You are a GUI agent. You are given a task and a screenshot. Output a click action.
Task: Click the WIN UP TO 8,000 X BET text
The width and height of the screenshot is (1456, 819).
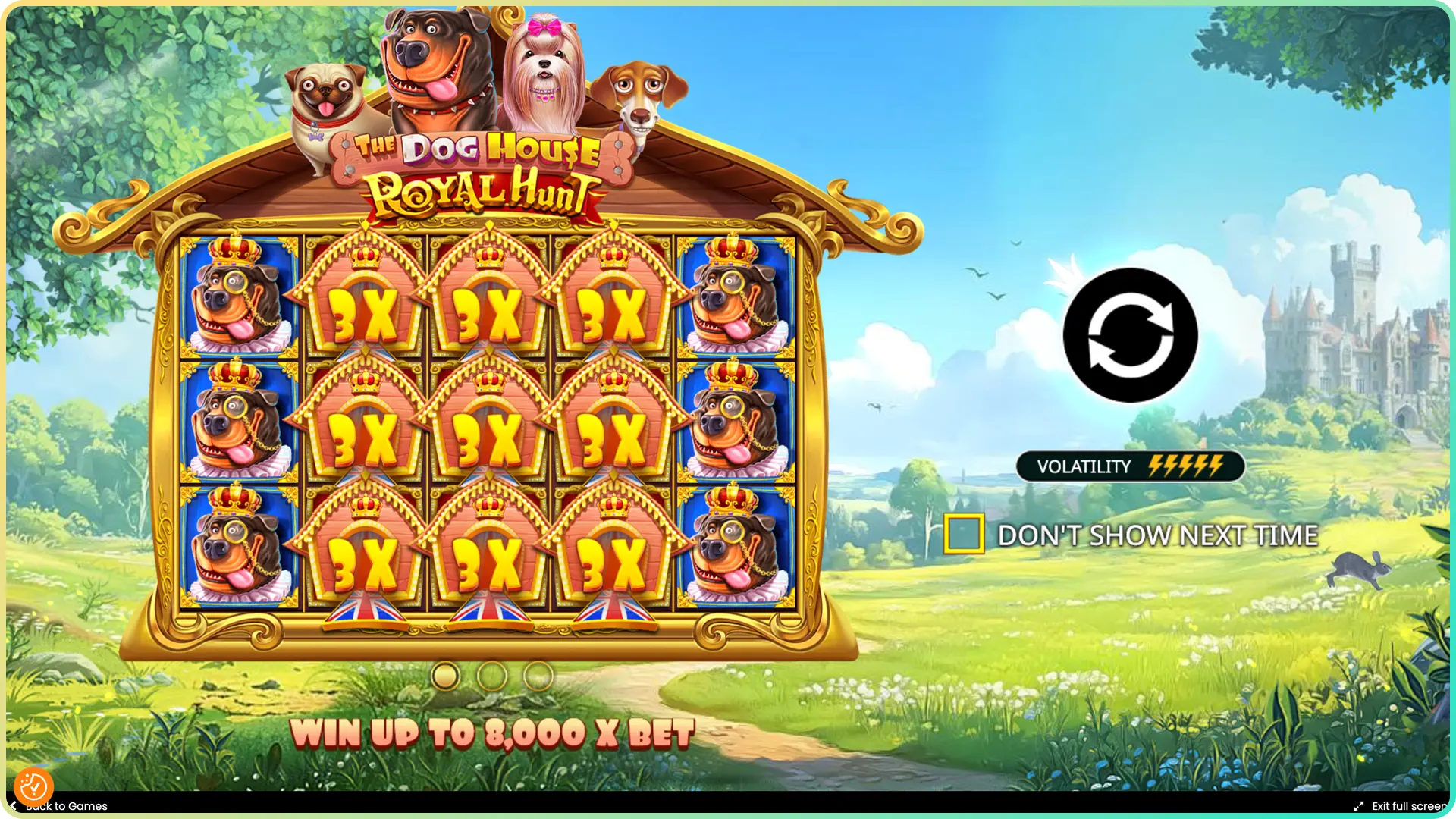494,732
